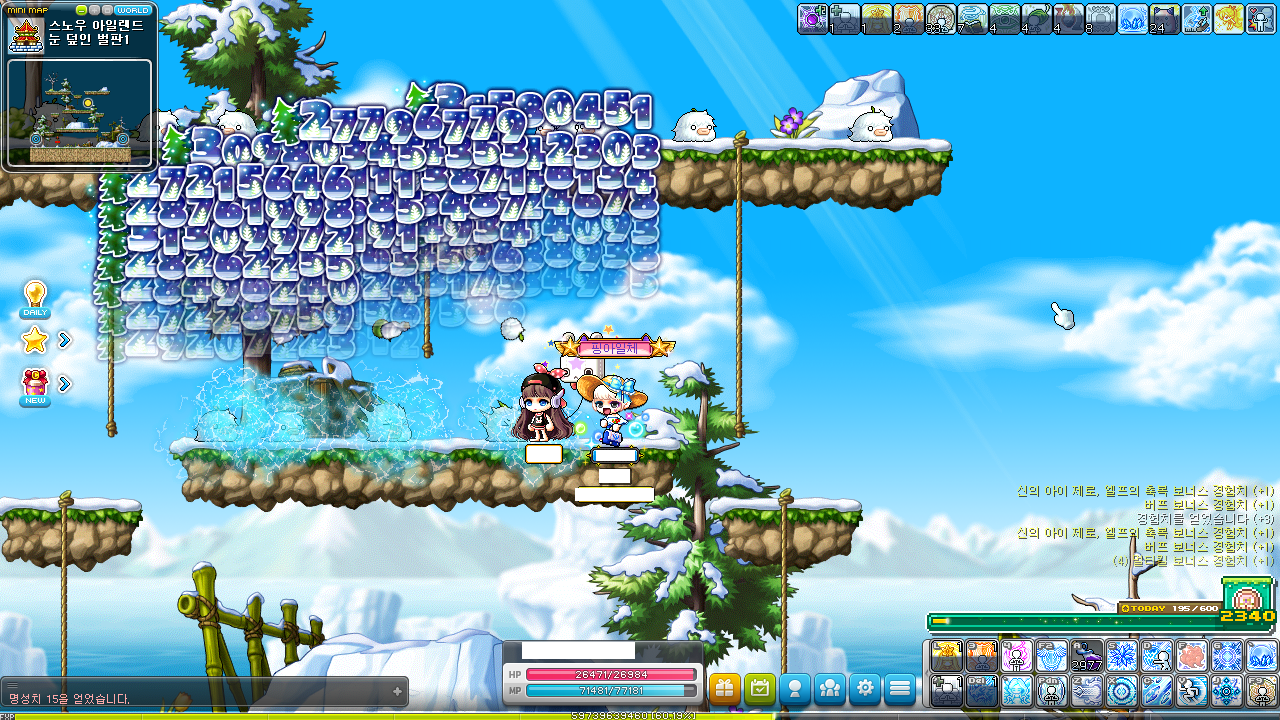Viewport: 1280px width, 720px height.
Task: Open the yellow star event notifier
Action: click(35, 341)
